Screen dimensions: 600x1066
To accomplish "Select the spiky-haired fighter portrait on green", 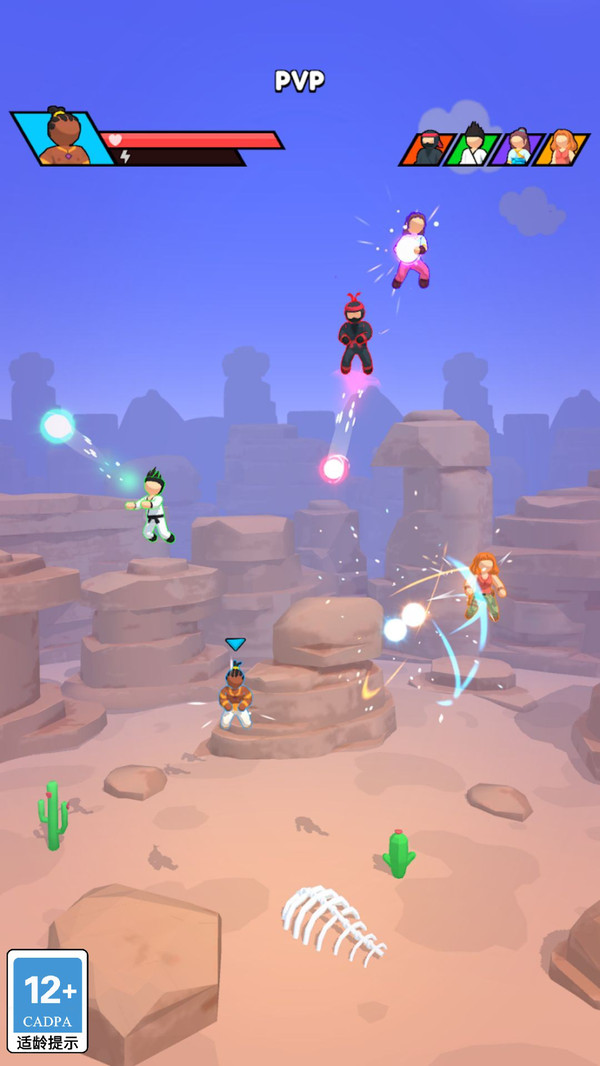I will tap(473, 148).
